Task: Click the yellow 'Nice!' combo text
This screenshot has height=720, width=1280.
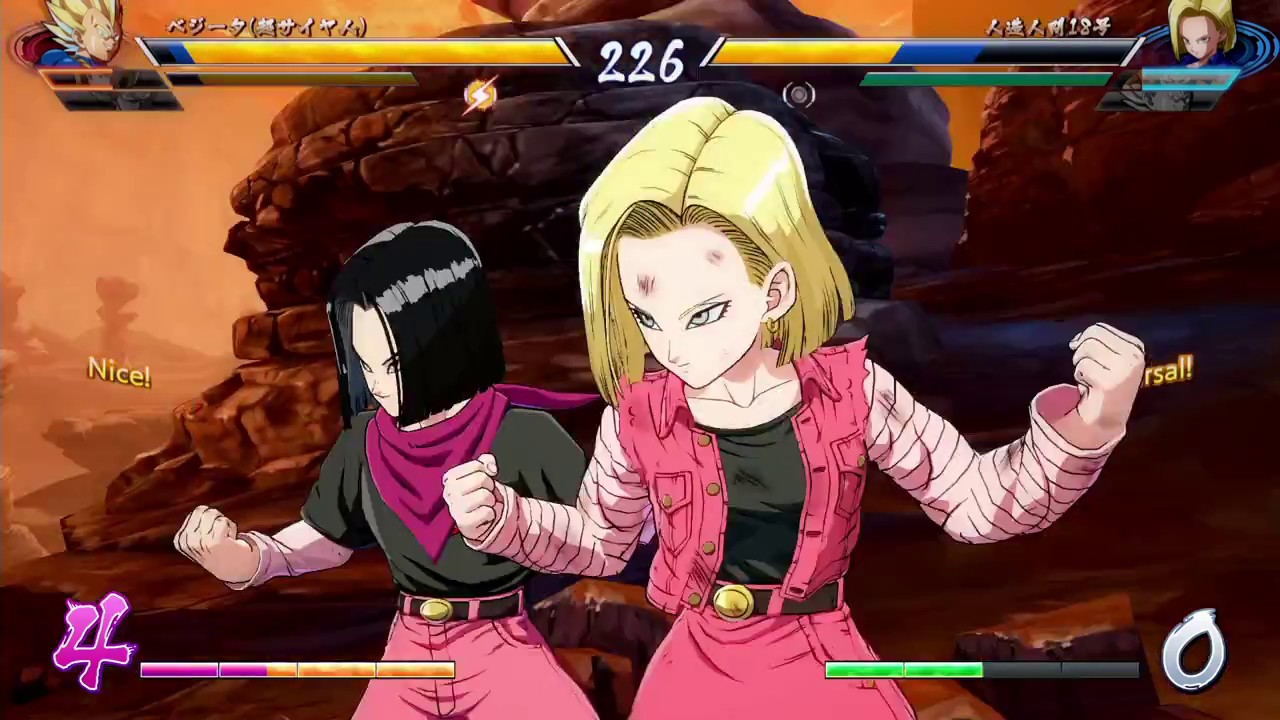Action: point(118,373)
